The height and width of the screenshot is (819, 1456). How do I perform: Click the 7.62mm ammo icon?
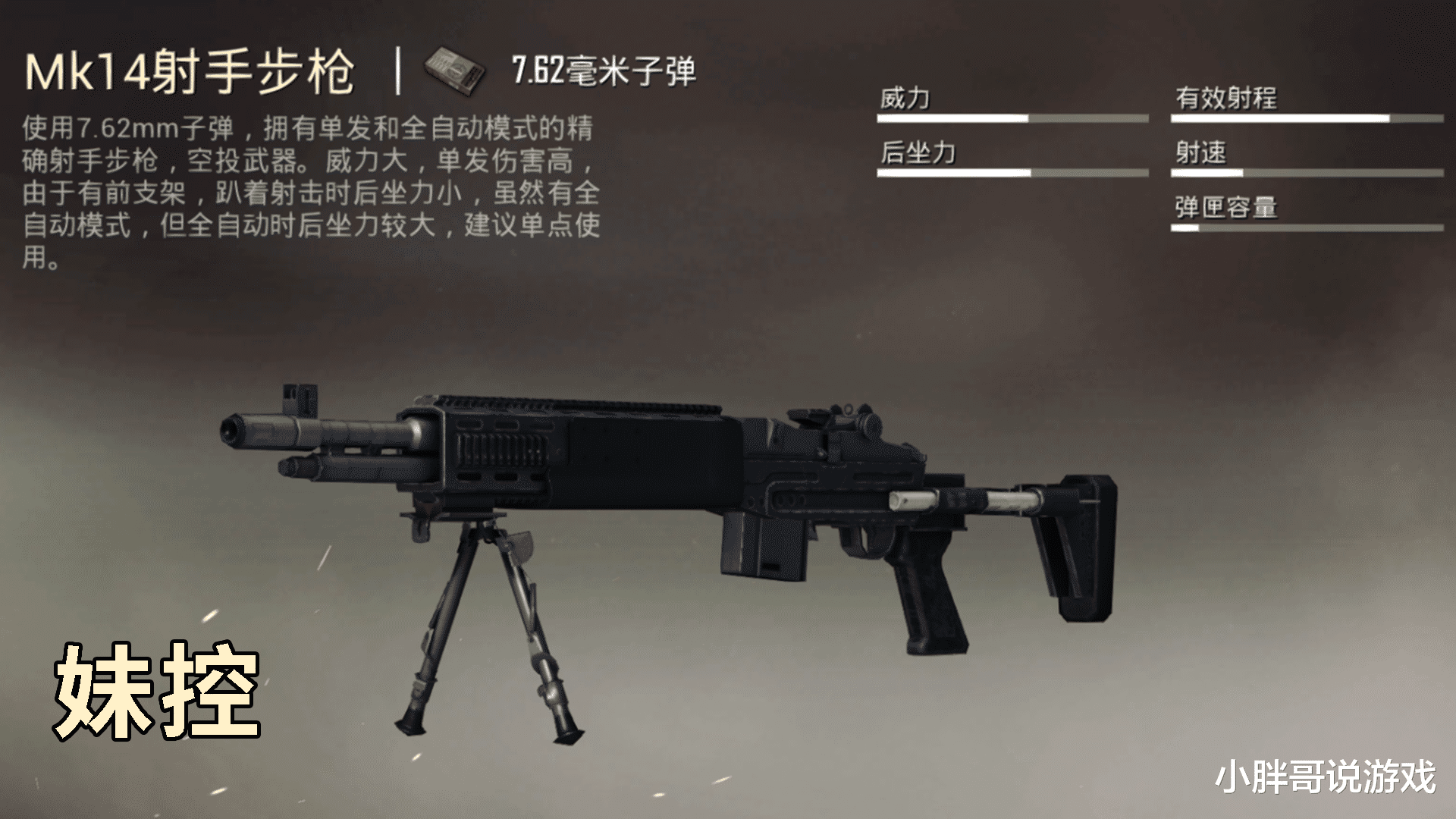[455, 72]
